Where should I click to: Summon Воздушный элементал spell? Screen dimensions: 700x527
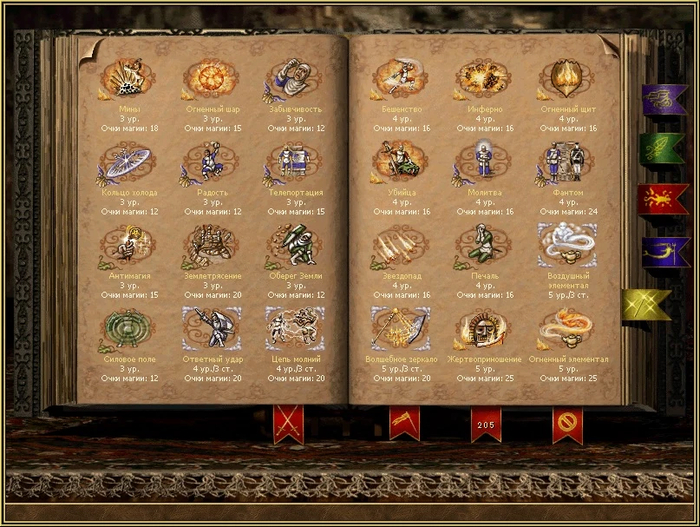[x=566, y=243]
